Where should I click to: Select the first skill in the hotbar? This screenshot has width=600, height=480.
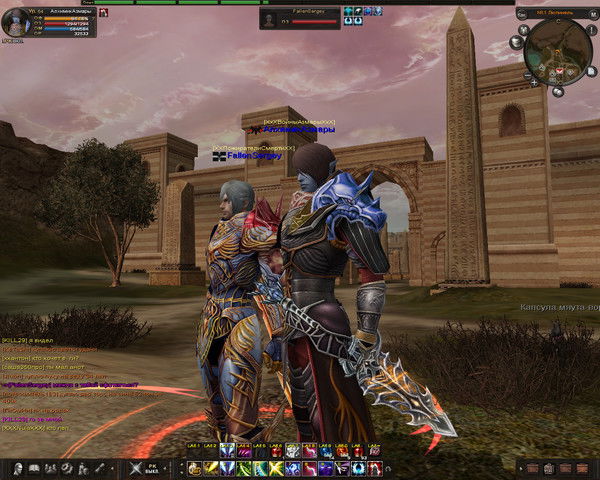(x=193, y=468)
